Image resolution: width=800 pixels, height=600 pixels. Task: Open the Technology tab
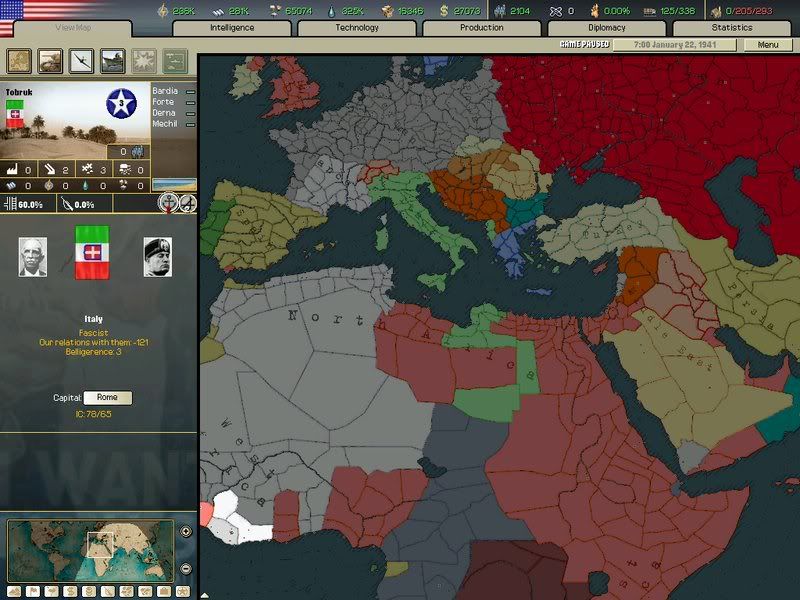click(357, 28)
